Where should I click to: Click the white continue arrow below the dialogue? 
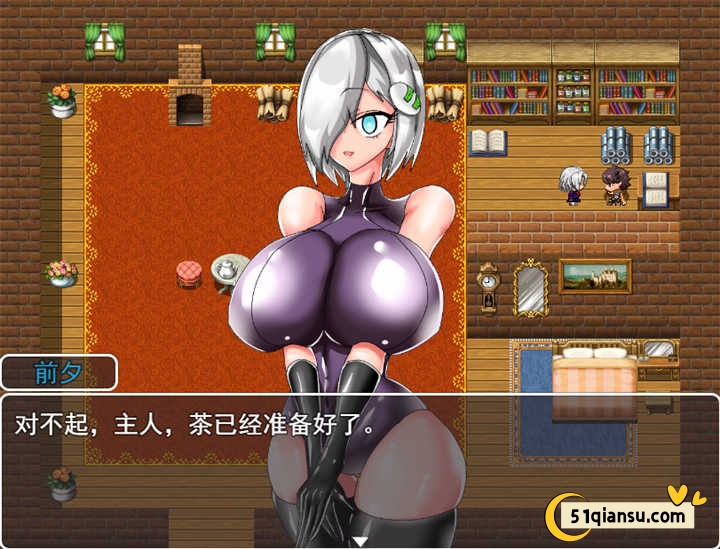coord(360,541)
